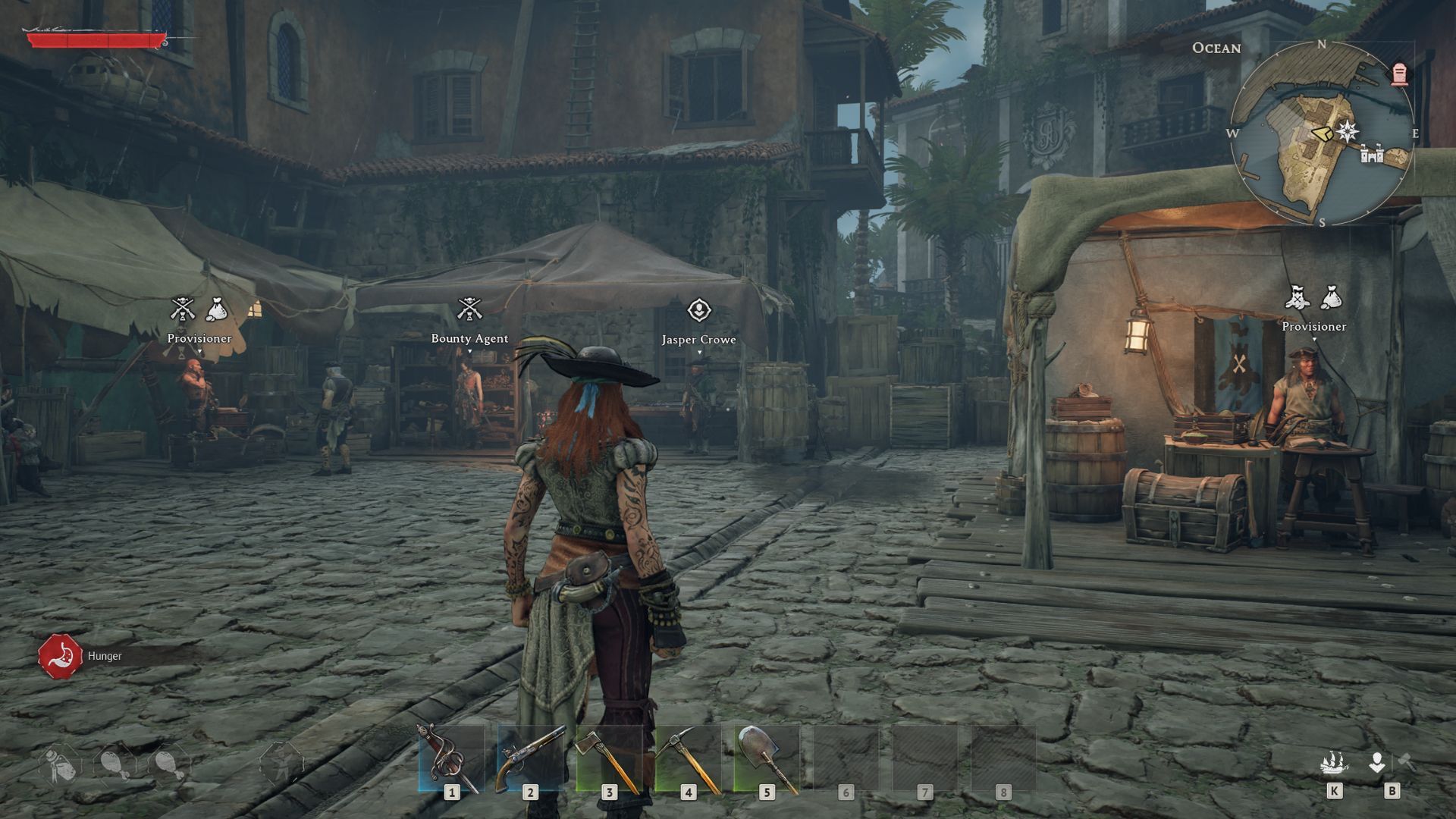Select the Bounty Agent marker
1456x819 pixels.
tap(469, 309)
